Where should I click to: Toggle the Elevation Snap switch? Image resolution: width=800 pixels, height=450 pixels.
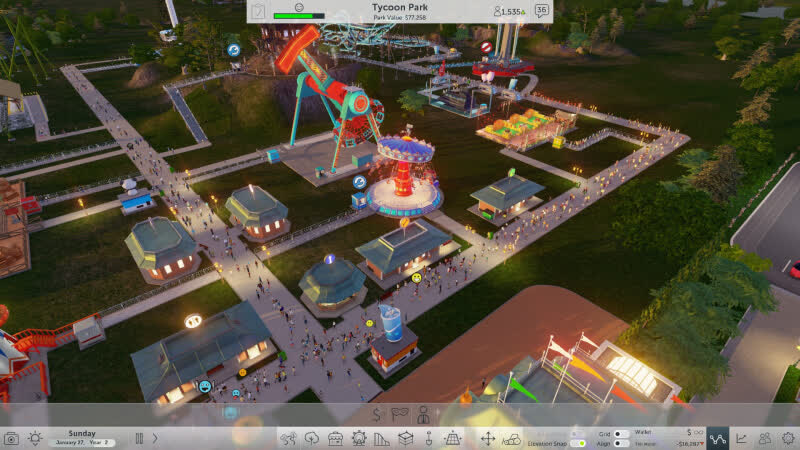(577, 442)
